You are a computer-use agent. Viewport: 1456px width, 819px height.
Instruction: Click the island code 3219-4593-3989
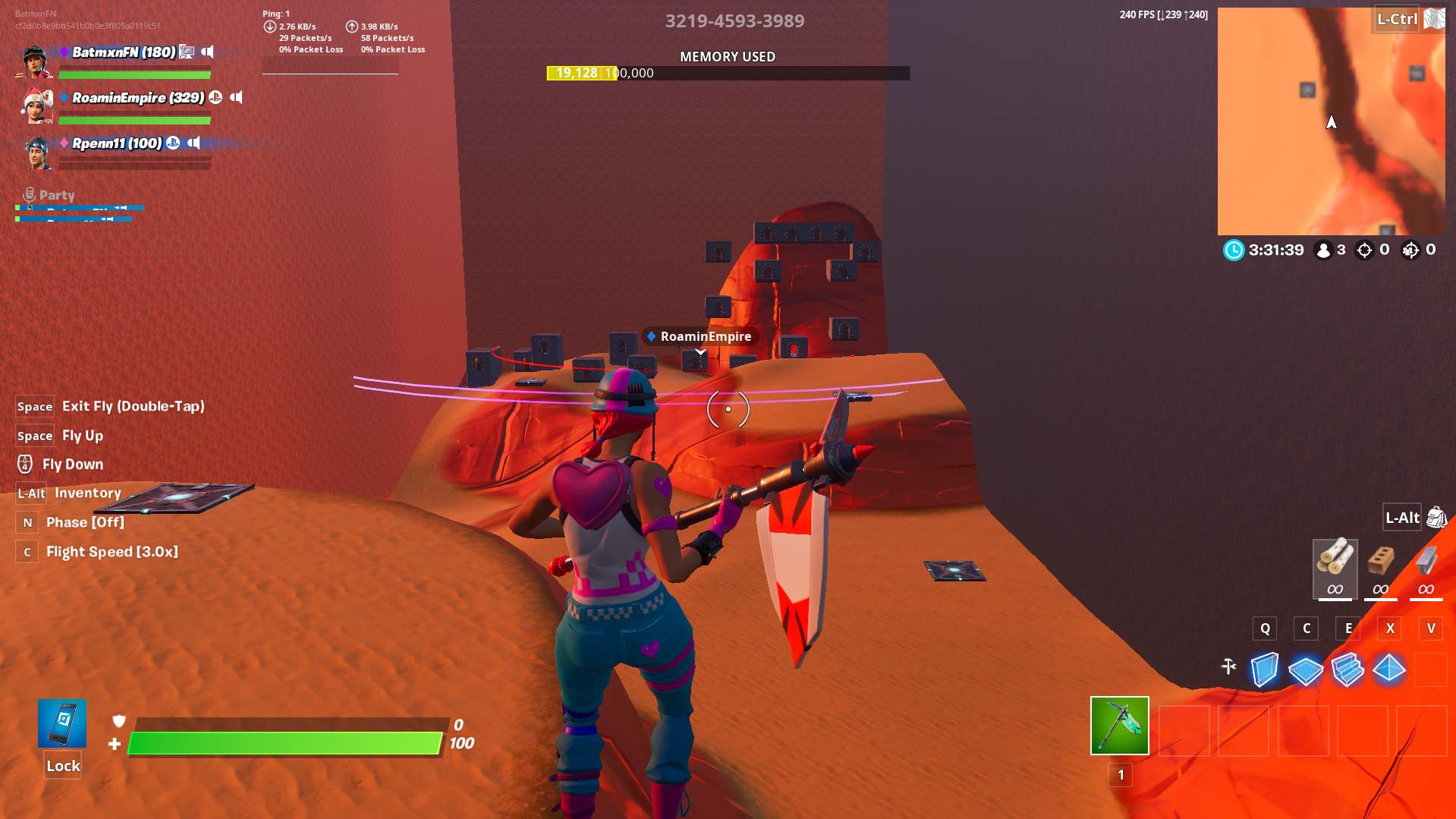click(x=733, y=21)
